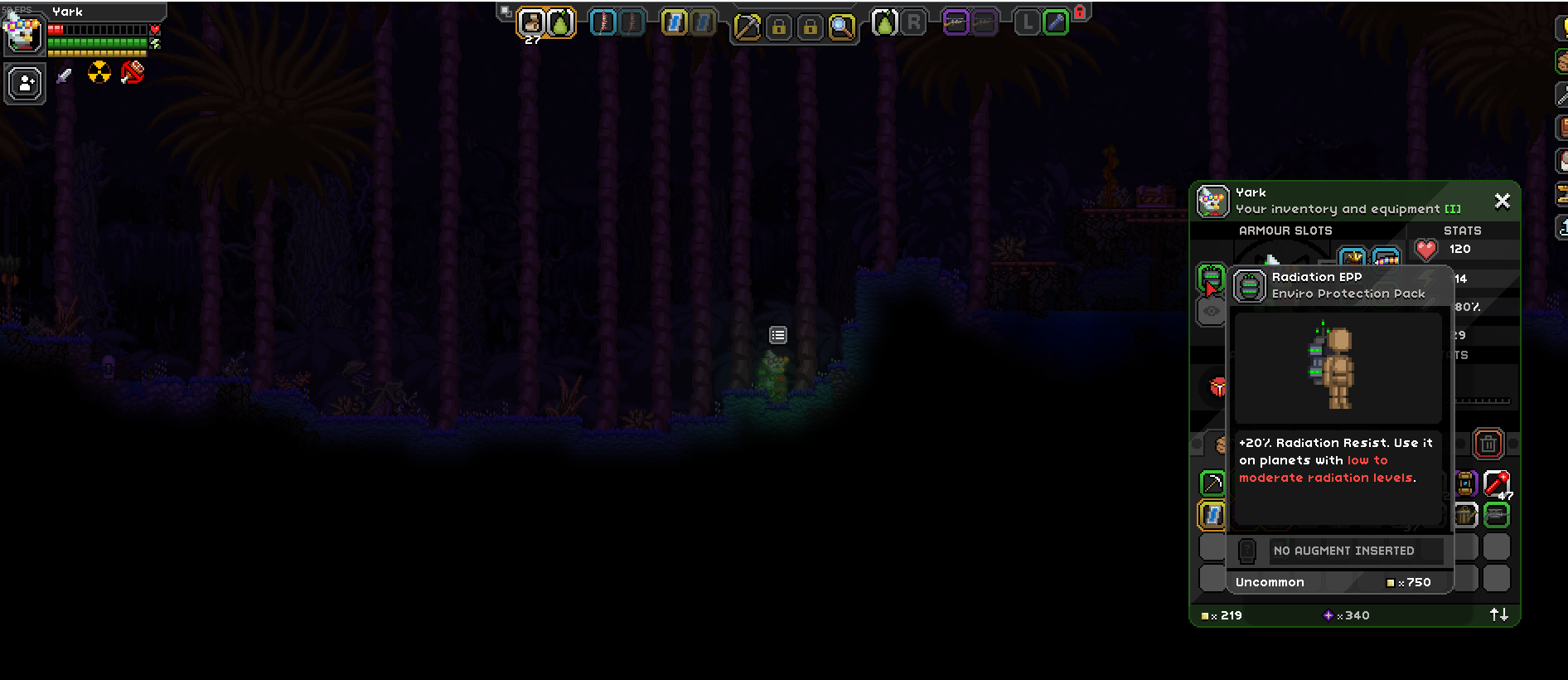Click the NO AUGMENT INSERTED slot

click(x=1344, y=551)
